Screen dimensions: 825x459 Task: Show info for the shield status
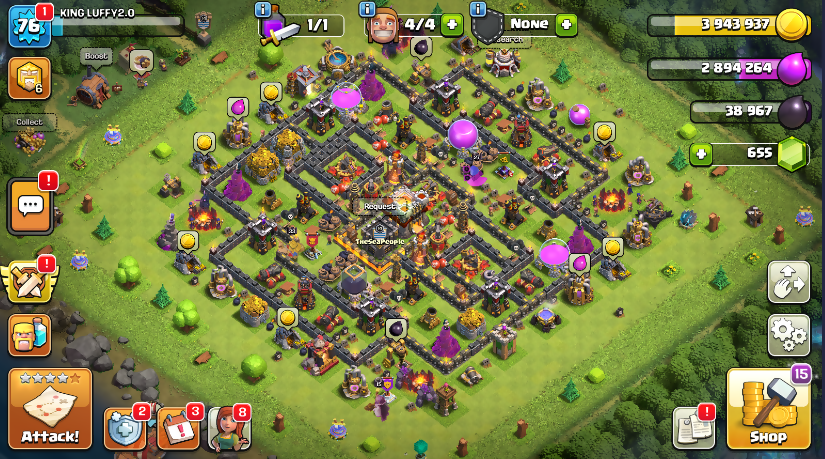click(x=477, y=9)
